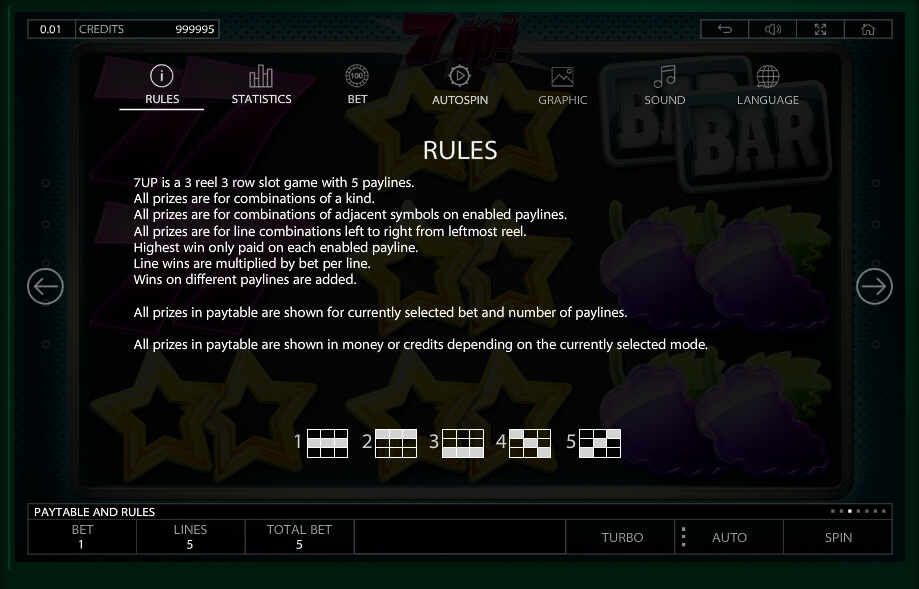This screenshot has height=589, width=919.
Task: Show the Sound settings
Action: (664, 85)
